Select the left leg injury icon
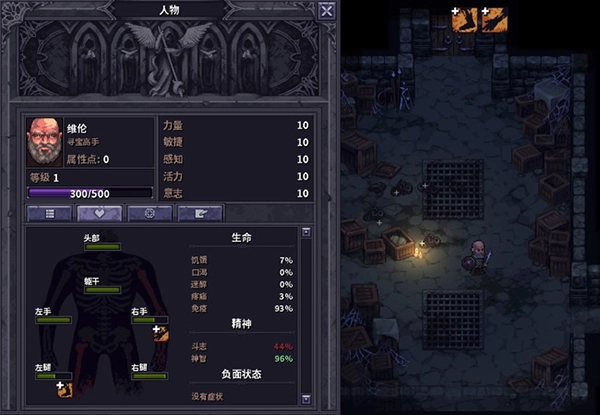The image size is (600, 415). (66, 388)
